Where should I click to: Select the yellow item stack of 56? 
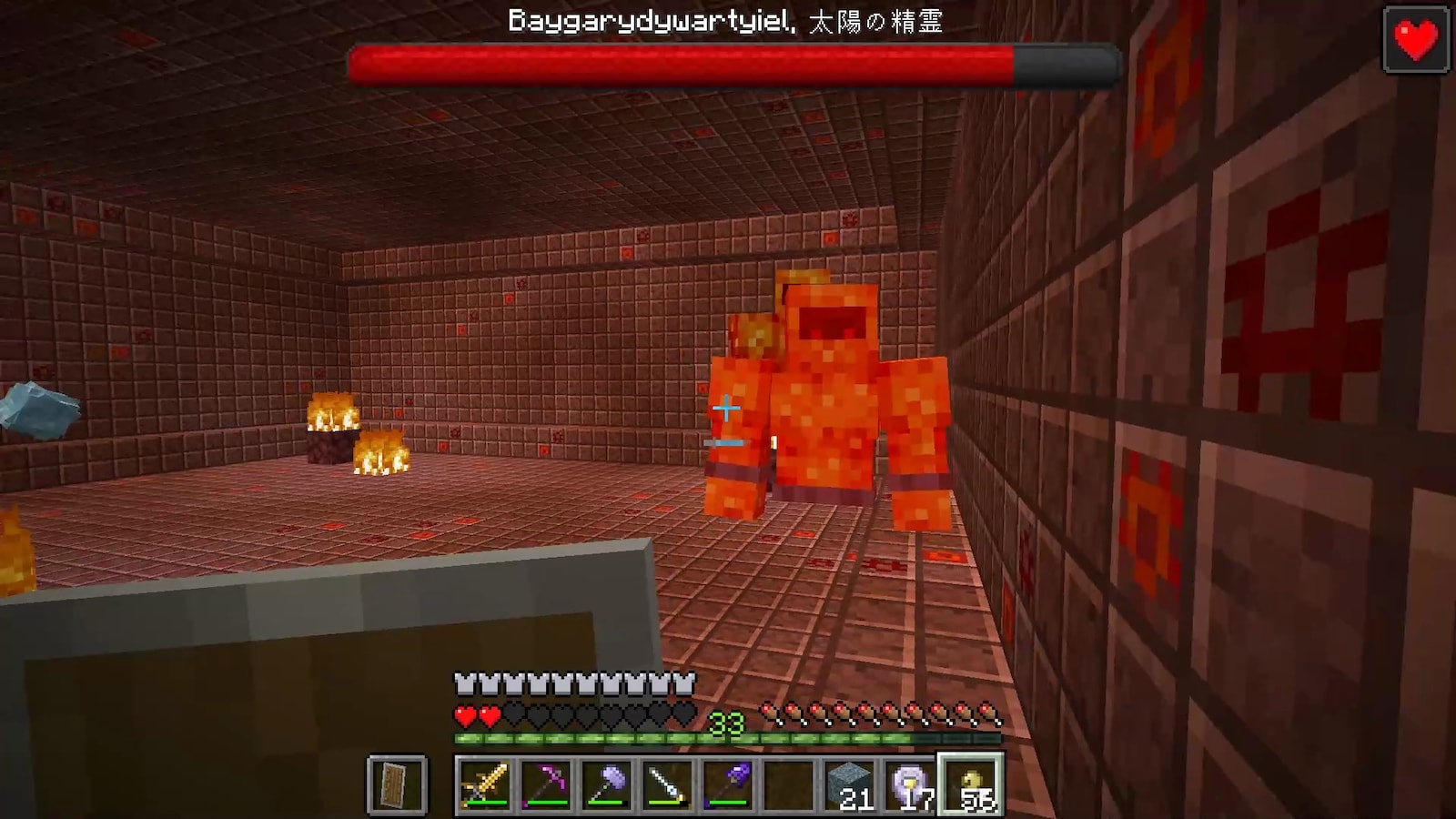972,784
